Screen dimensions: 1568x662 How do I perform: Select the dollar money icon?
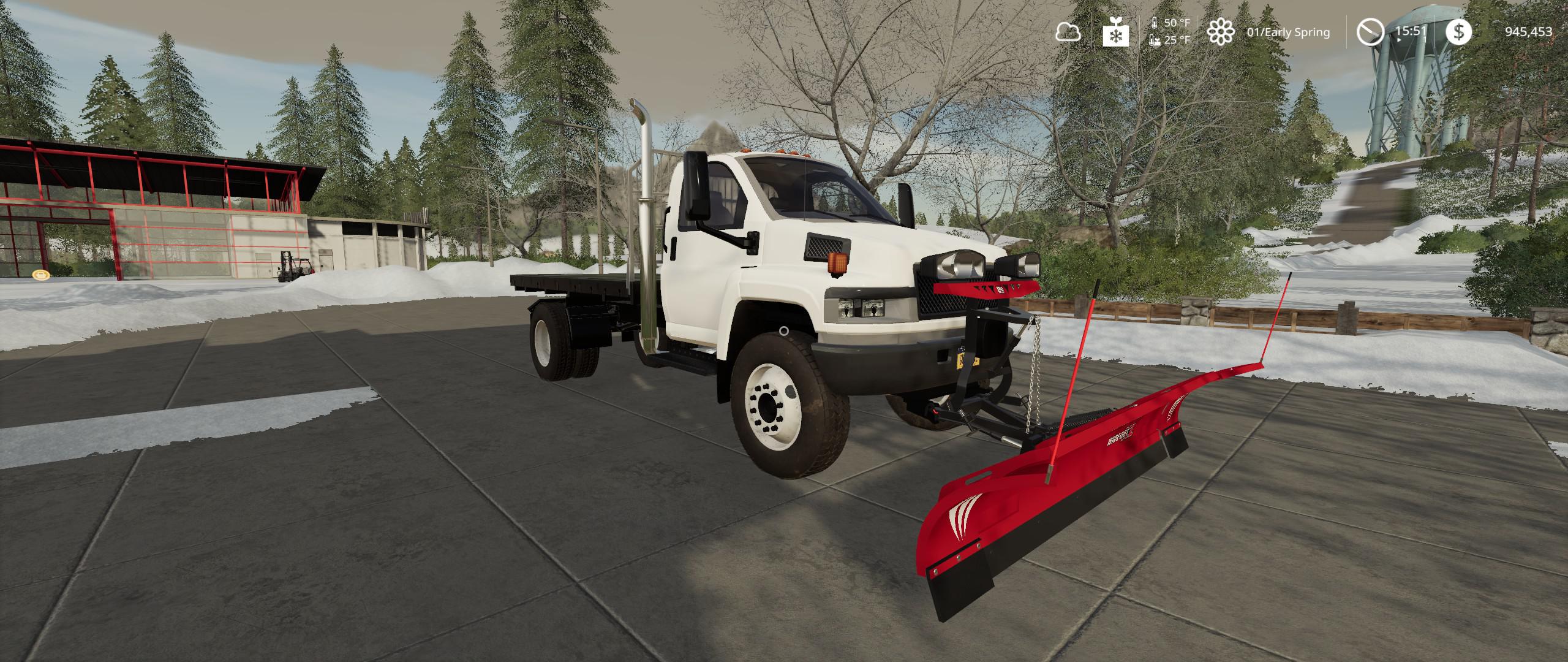point(1458,32)
